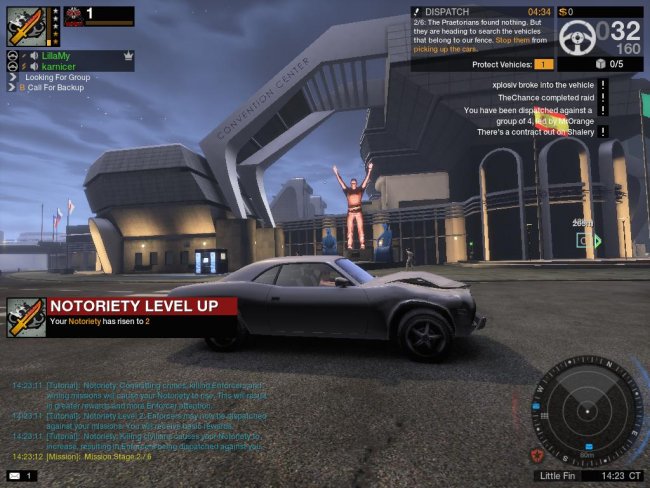650x488 pixels.
Task: Click the cargo box inventory icon
Action: click(599, 64)
